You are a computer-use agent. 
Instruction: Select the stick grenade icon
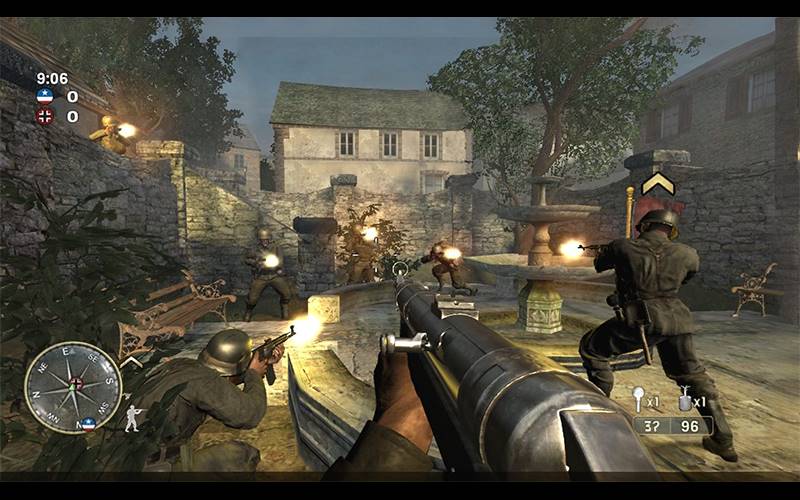[x=640, y=398]
